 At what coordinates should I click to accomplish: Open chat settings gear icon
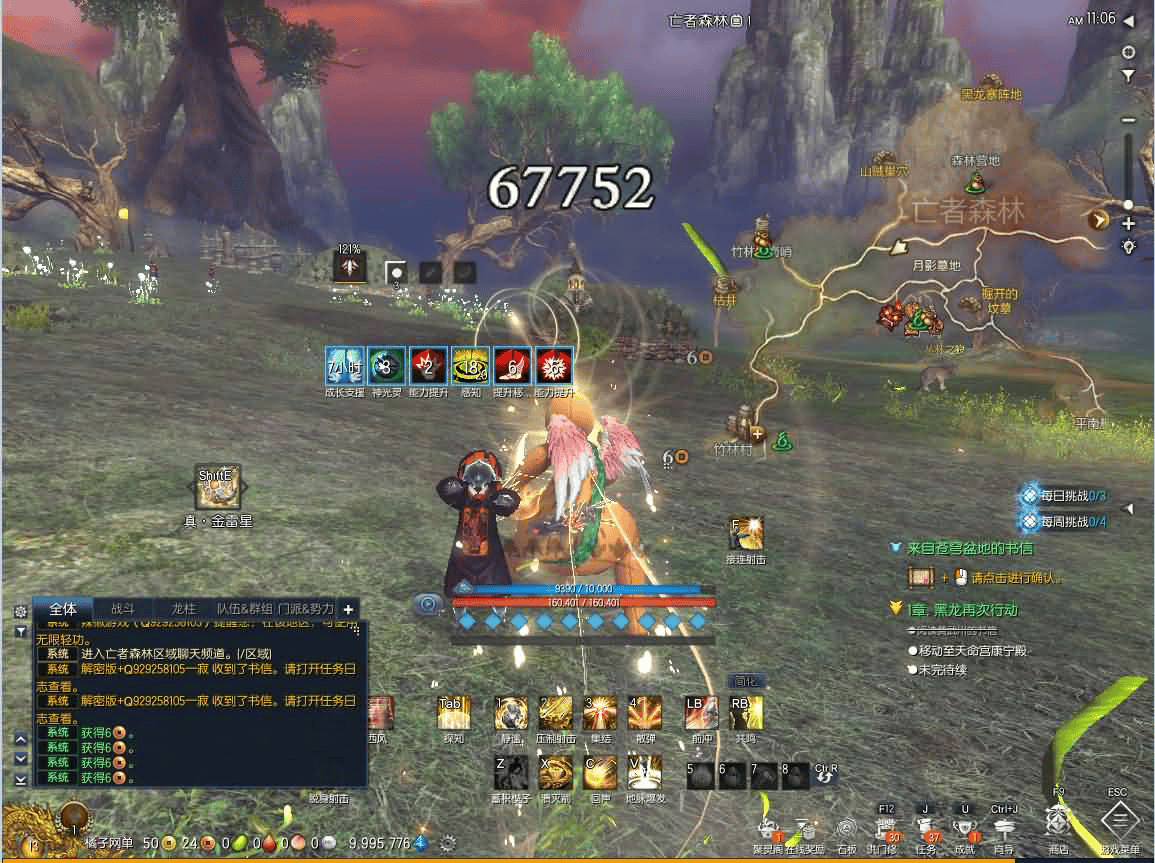tap(20, 610)
